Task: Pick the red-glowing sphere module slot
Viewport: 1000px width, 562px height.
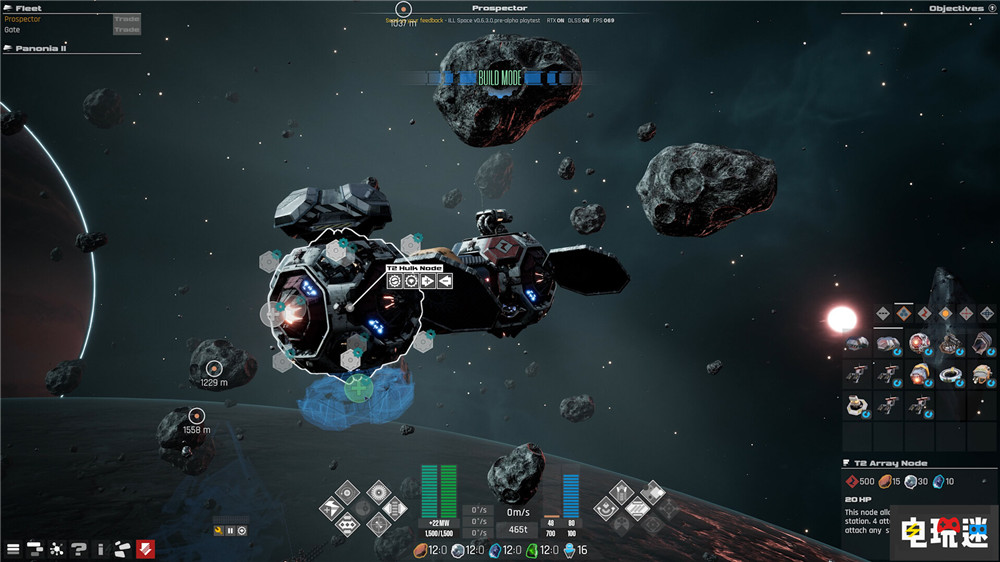Action: coord(919,344)
